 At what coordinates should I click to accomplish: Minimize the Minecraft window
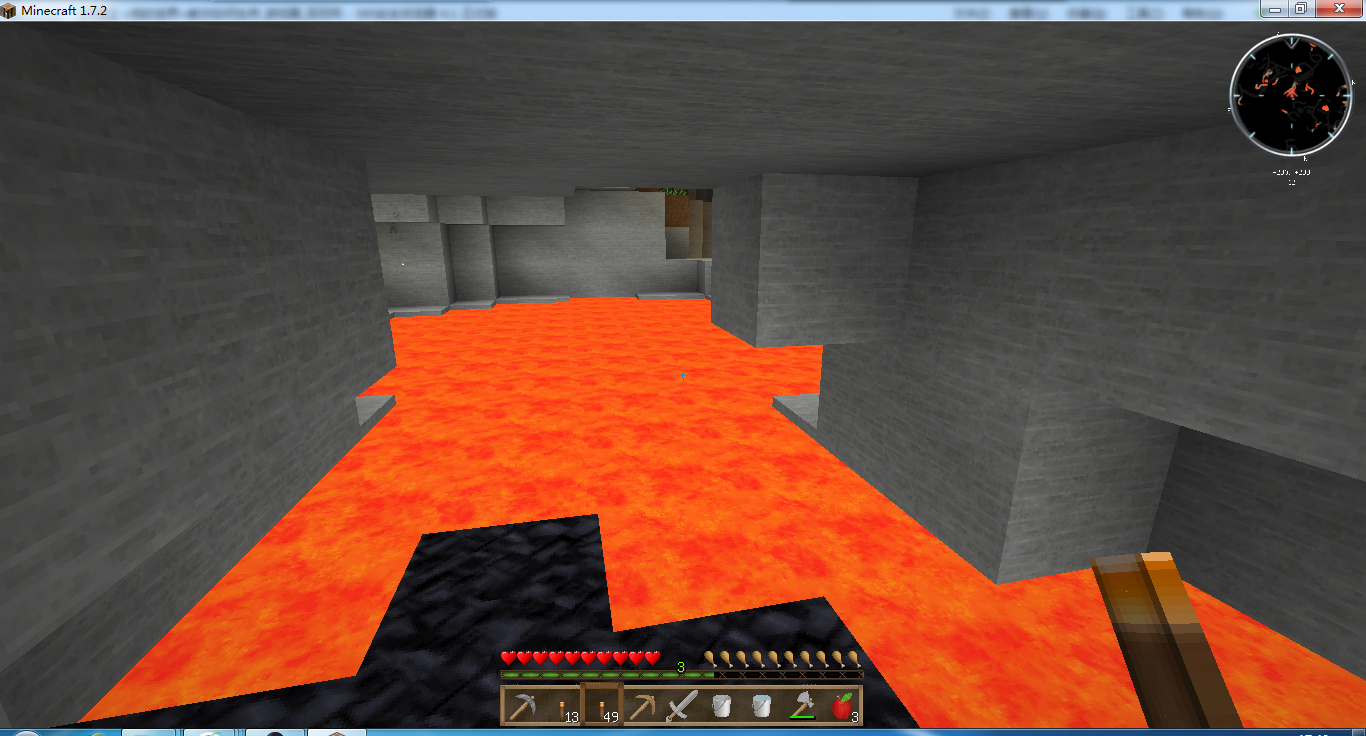1274,9
